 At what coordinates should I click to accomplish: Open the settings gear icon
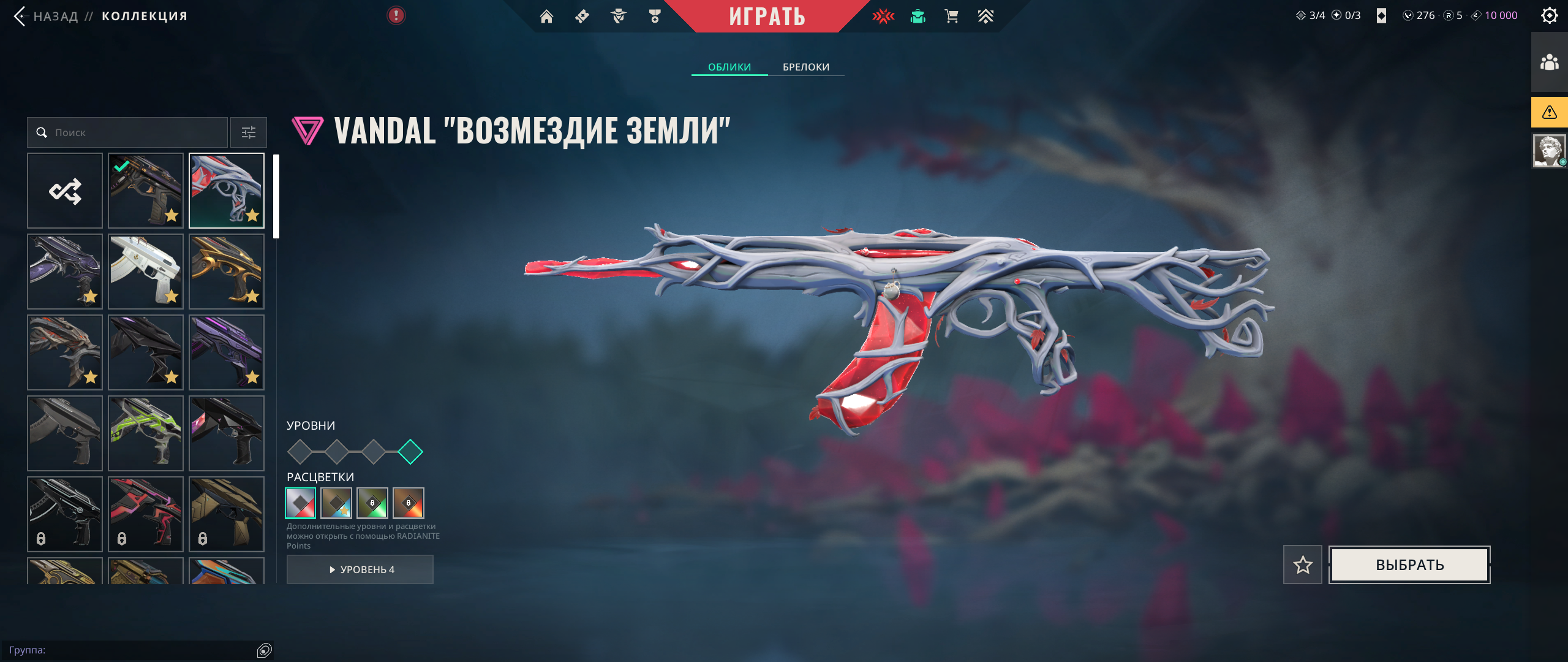pyautogui.click(x=1550, y=15)
